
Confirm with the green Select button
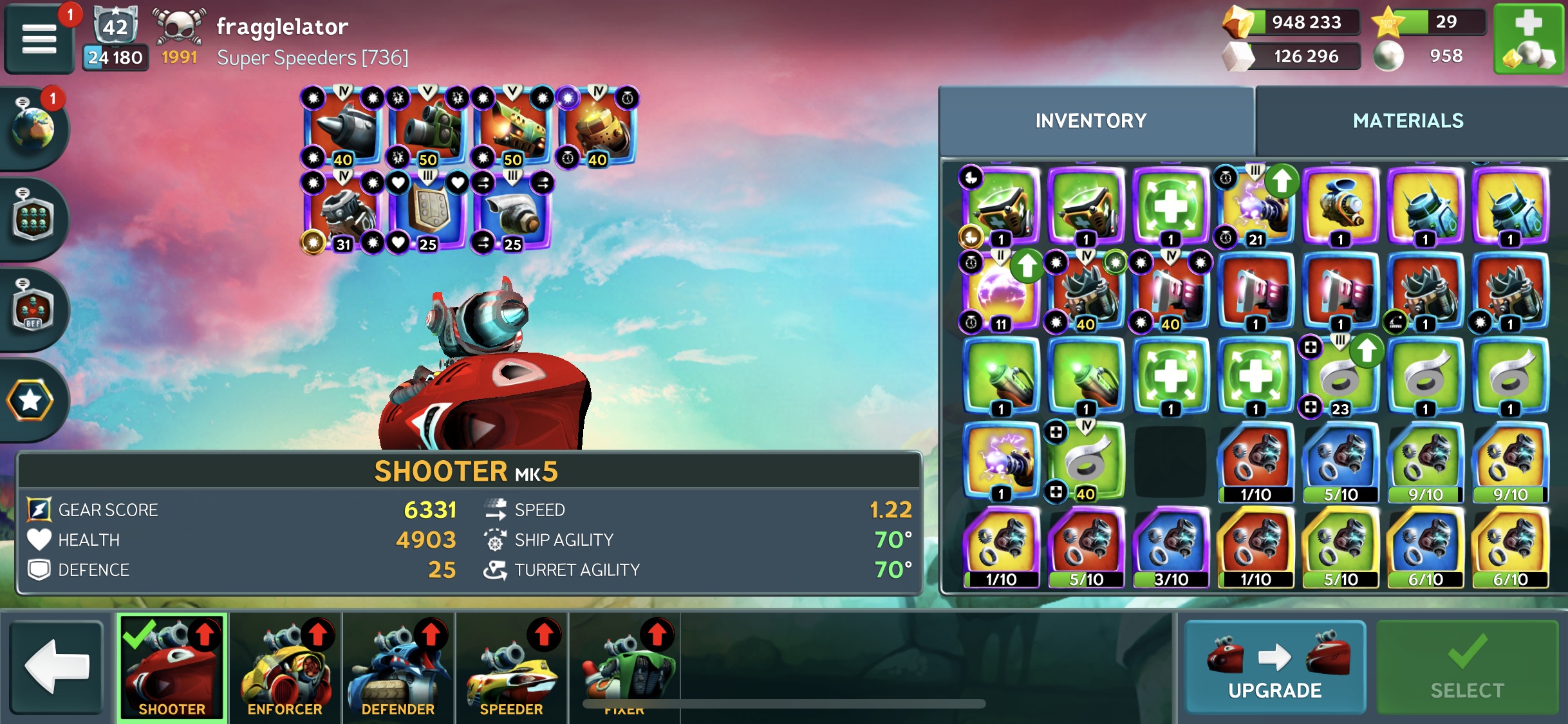1467,667
